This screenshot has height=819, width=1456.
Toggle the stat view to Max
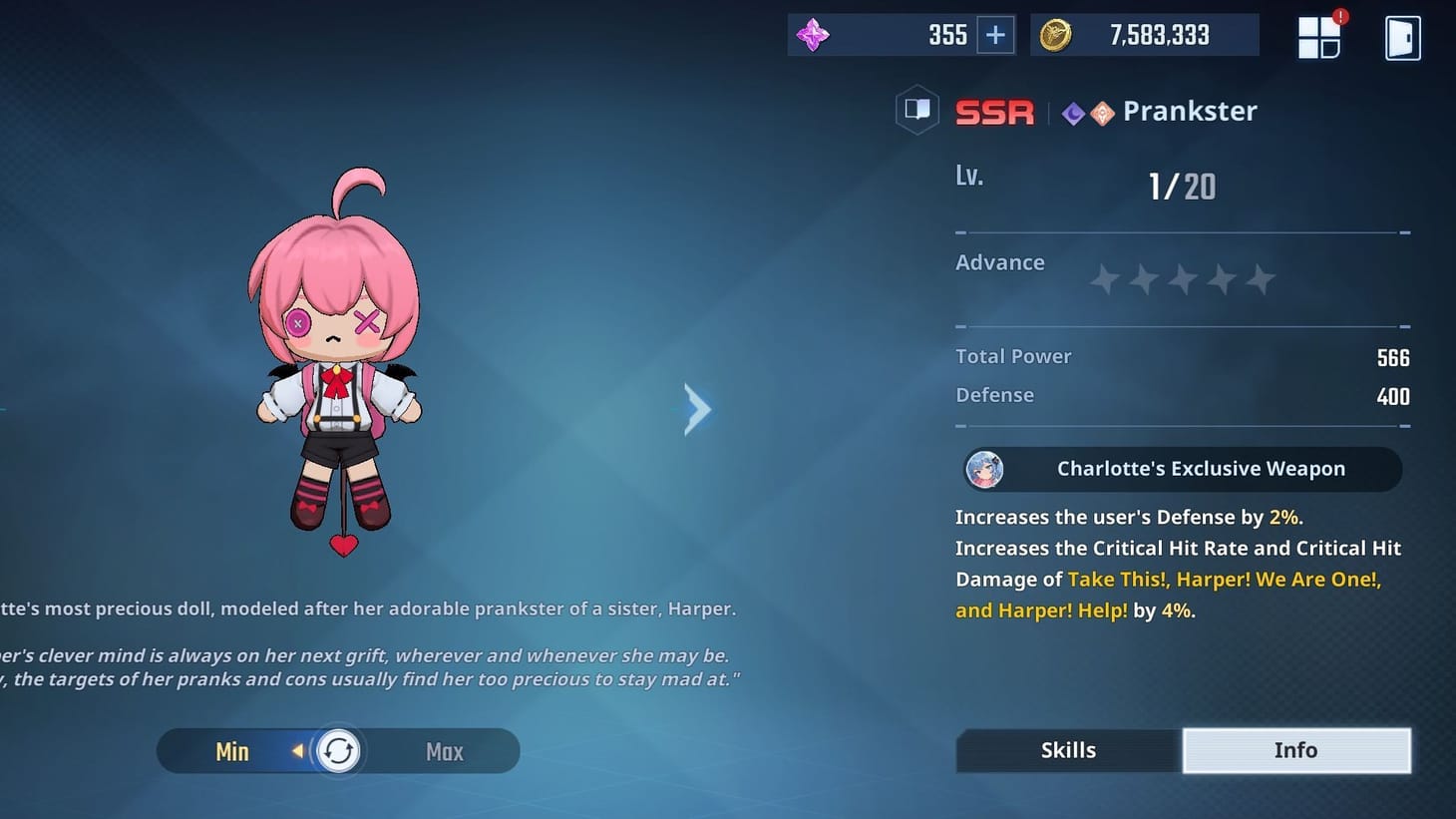[x=444, y=751]
